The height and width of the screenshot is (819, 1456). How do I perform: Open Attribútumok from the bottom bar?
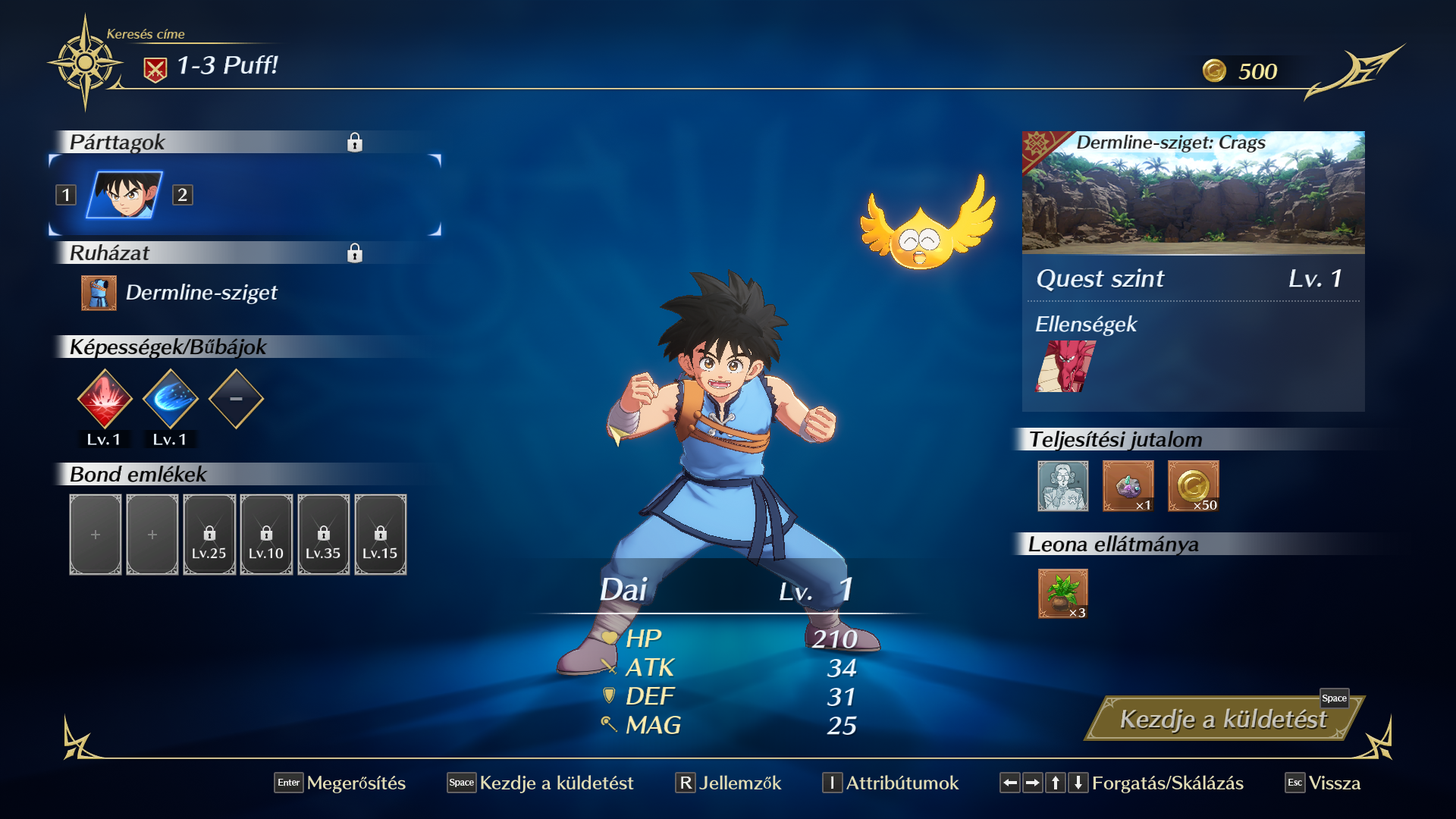pyautogui.click(x=891, y=783)
